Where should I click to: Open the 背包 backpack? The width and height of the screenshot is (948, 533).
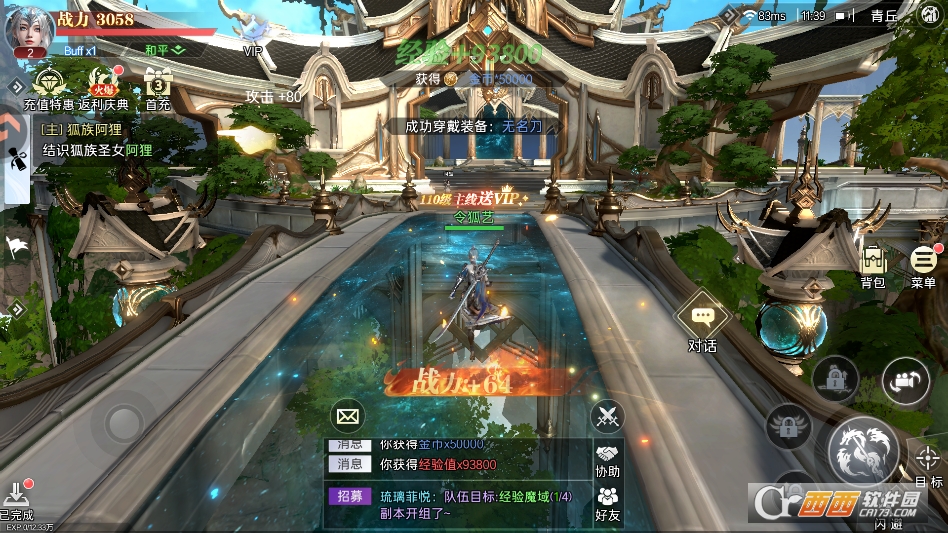(x=873, y=266)
